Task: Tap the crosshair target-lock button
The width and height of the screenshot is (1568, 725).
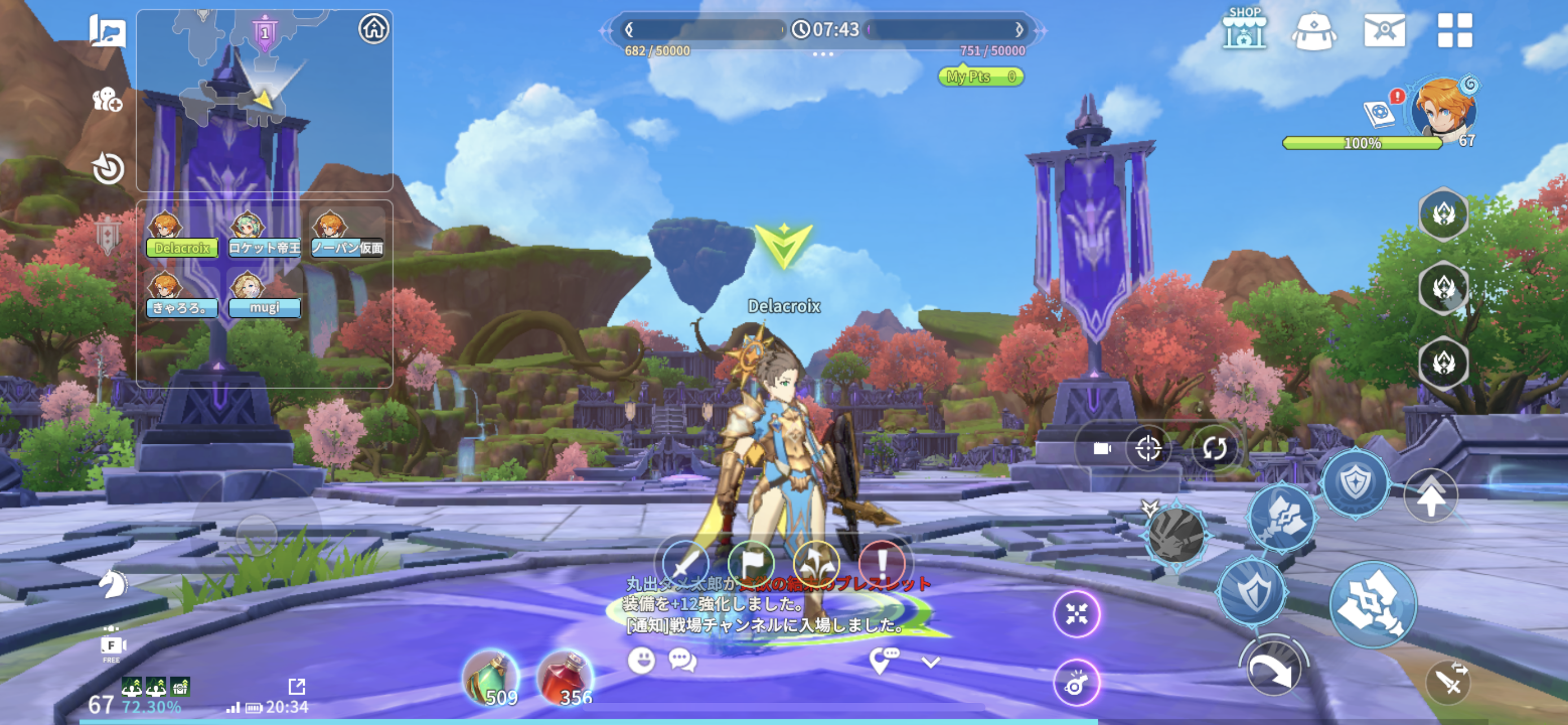Action: point(1149,449)
